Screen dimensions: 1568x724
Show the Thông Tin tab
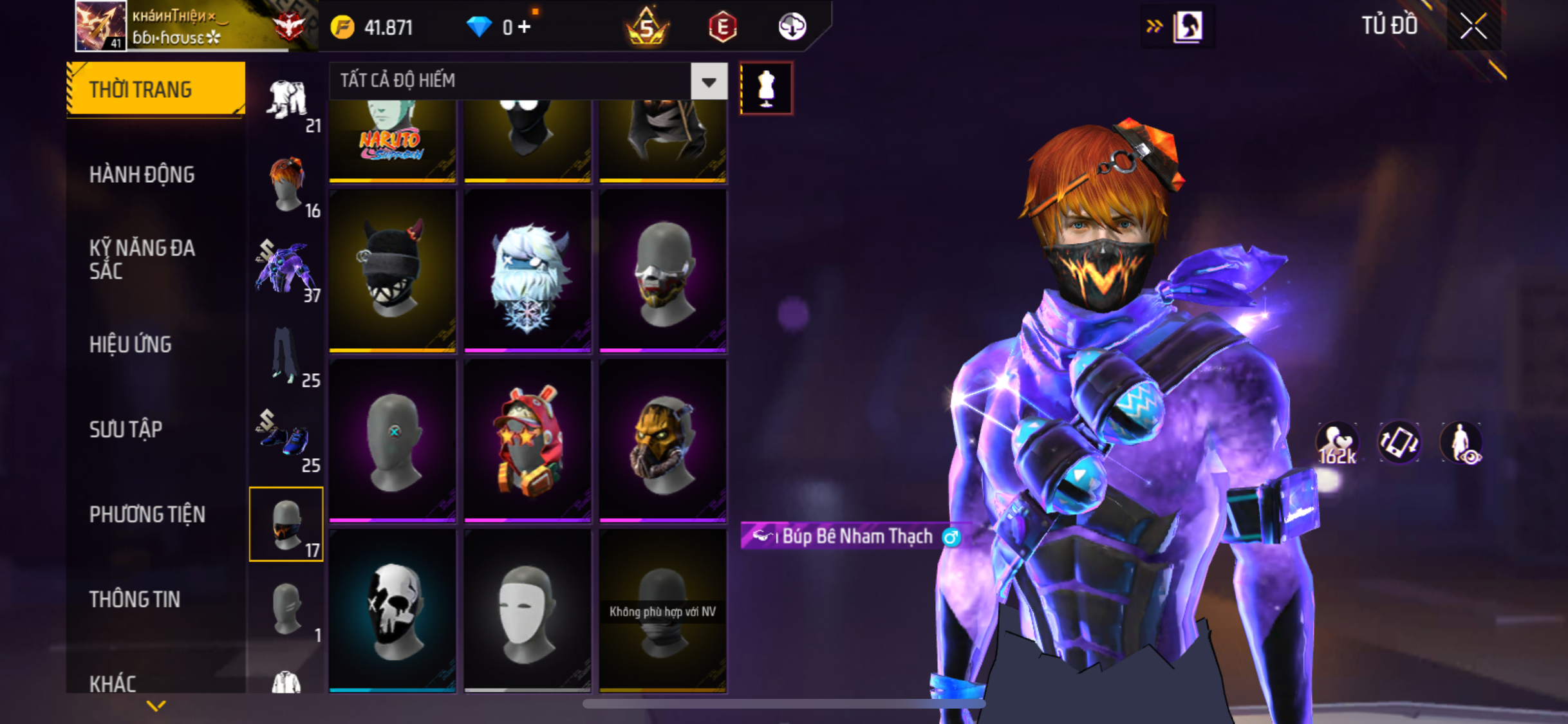pyautogui.click(x=135, y=599)
